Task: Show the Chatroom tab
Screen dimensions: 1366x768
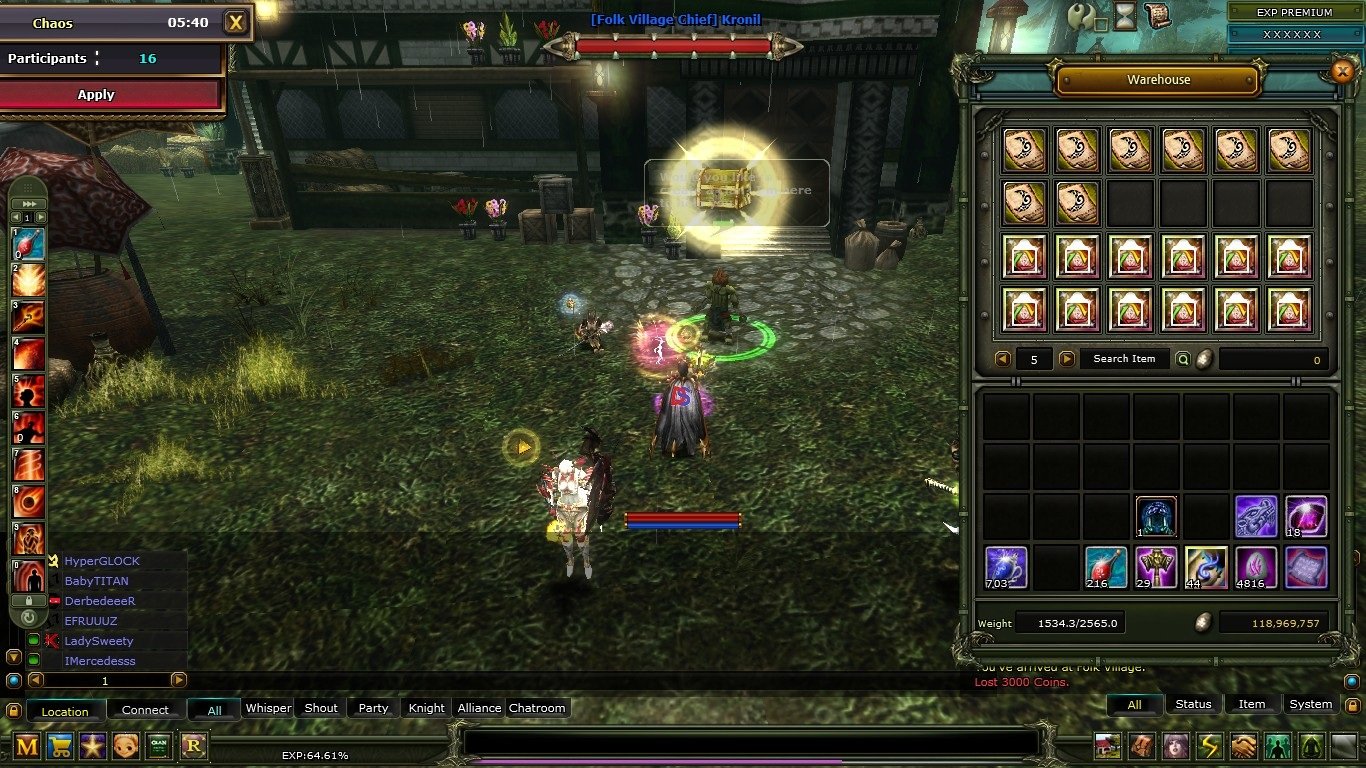Action: tap(537, 708)
